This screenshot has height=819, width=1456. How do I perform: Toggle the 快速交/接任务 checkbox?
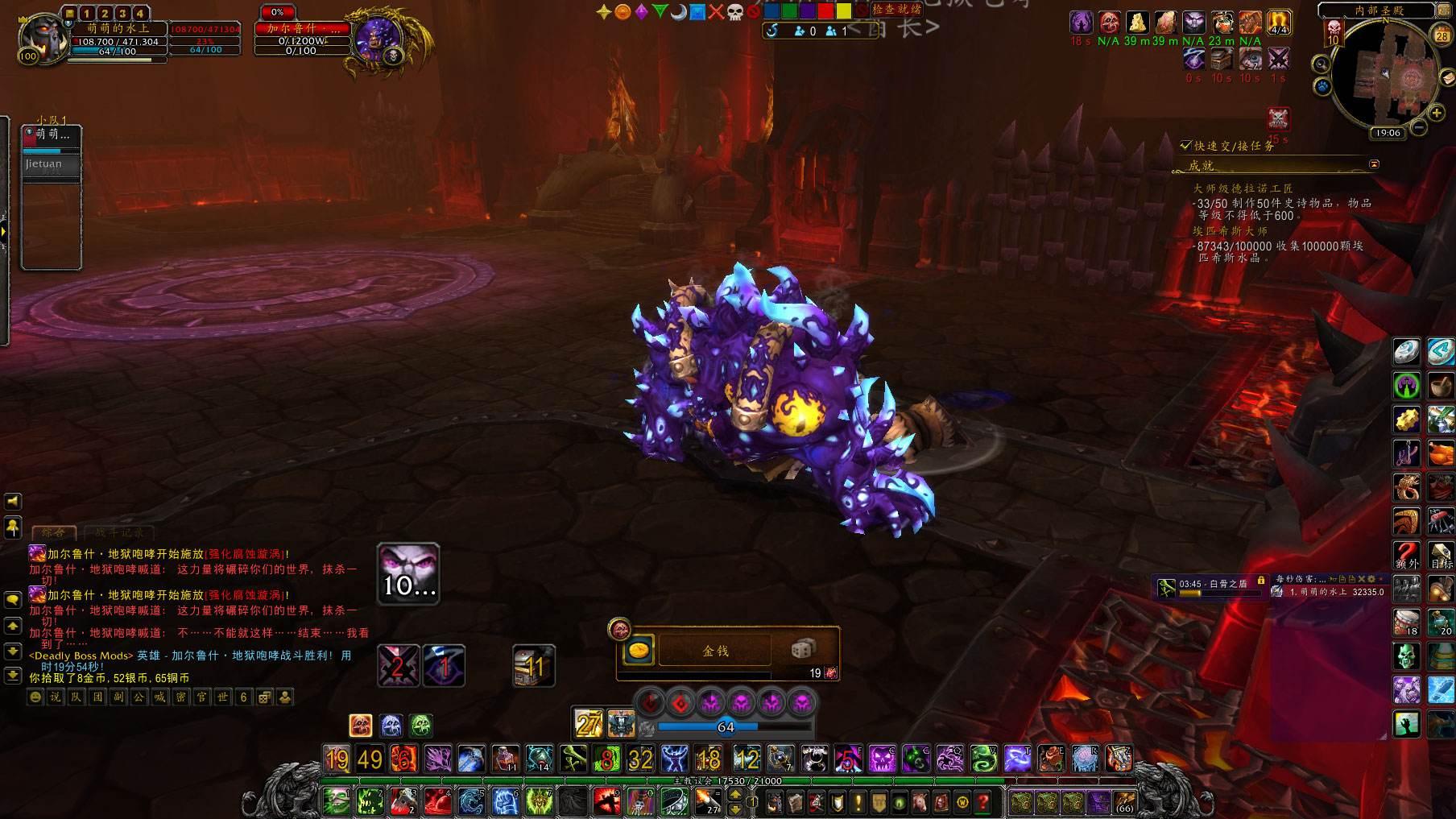[1185, 146]
